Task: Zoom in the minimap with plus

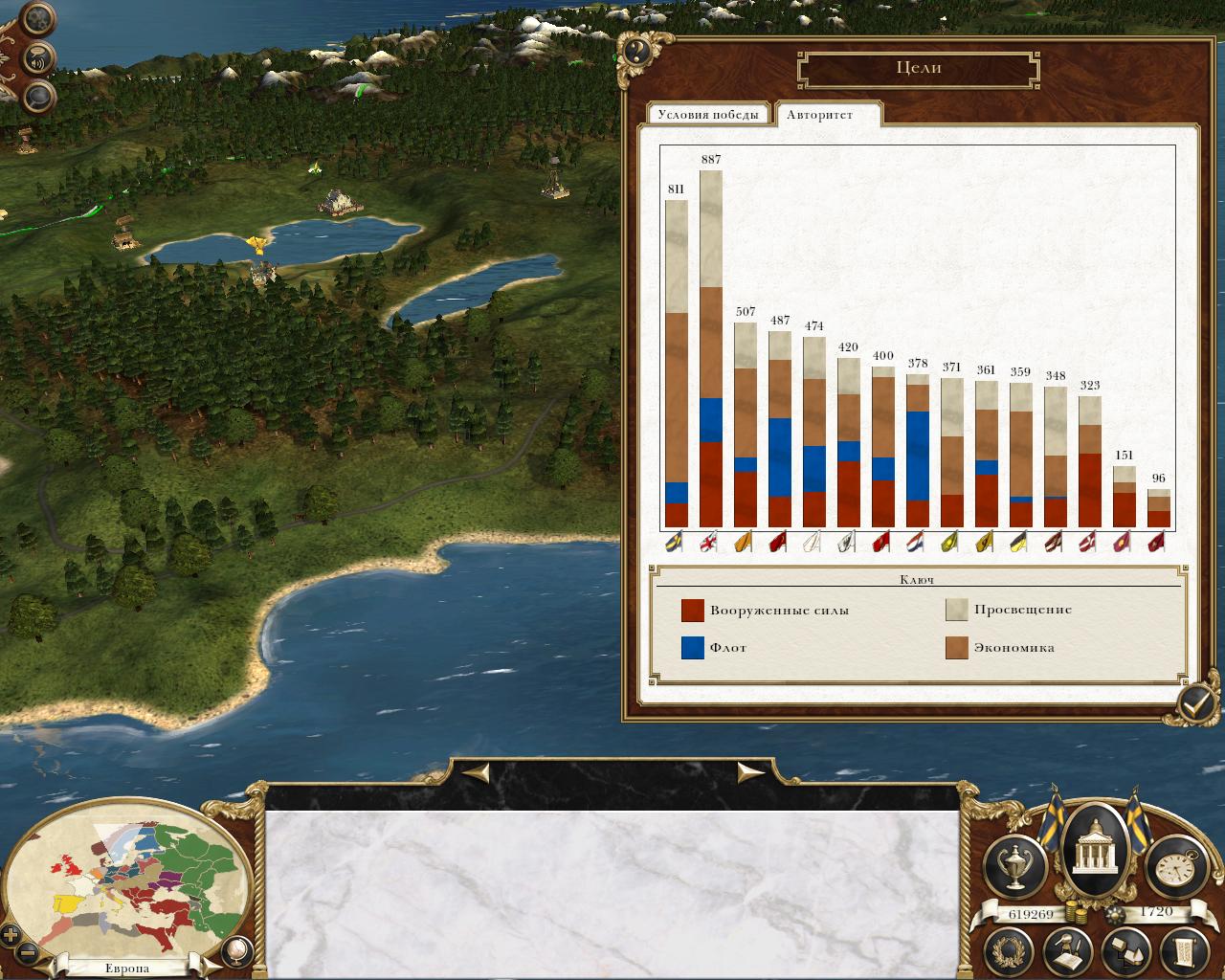Action: [11, 934]
